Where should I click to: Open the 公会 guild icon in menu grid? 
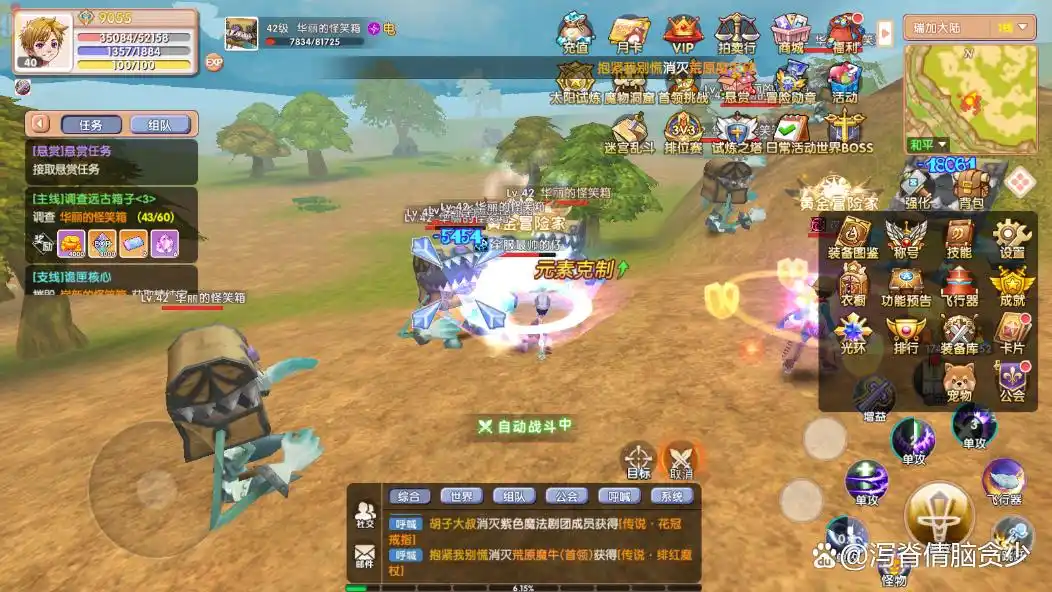point(1012,381)
